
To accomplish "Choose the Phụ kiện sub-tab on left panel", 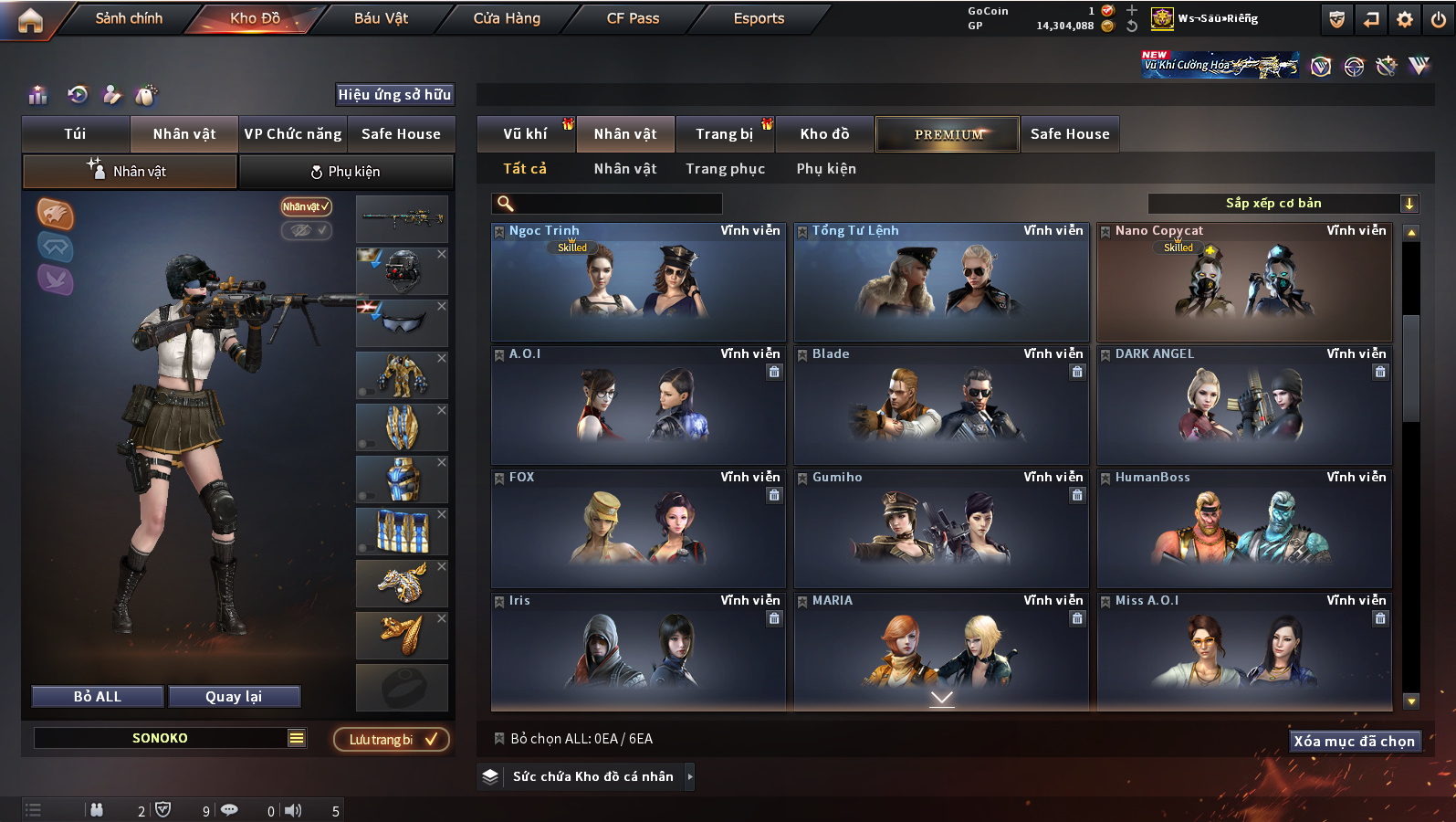I will [x=346, y=172].
